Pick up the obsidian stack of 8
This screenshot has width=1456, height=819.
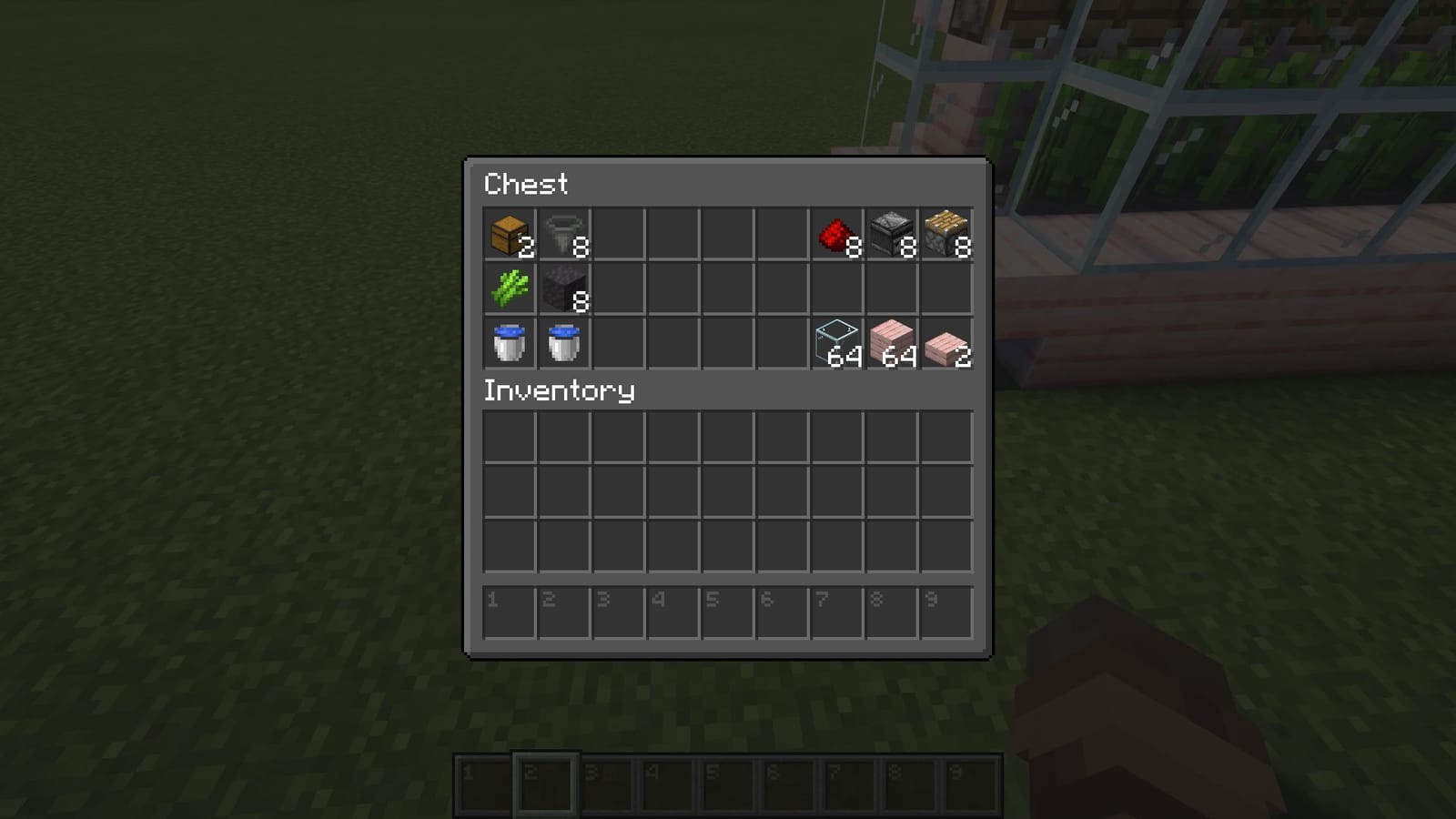pos(564,289)
